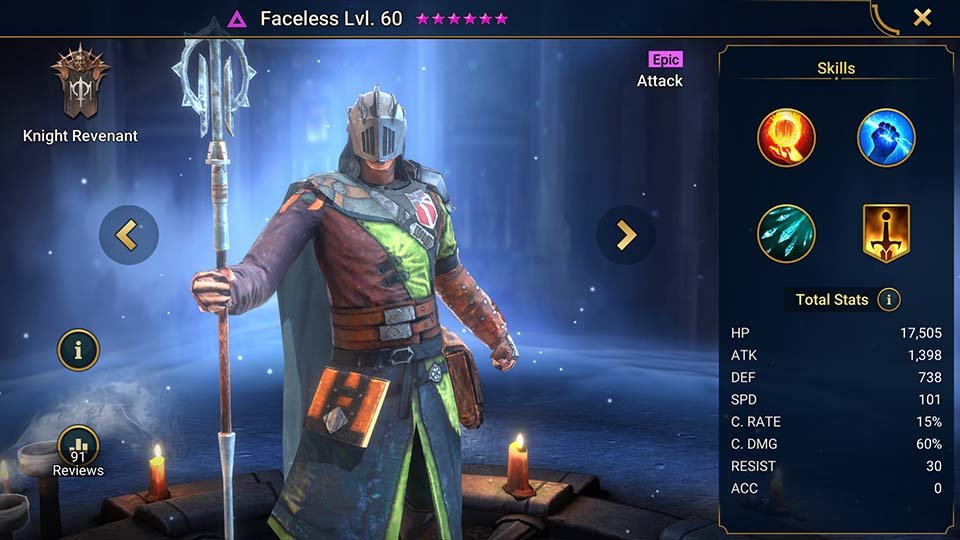Close the champion info screen

[x=922, y=17]
